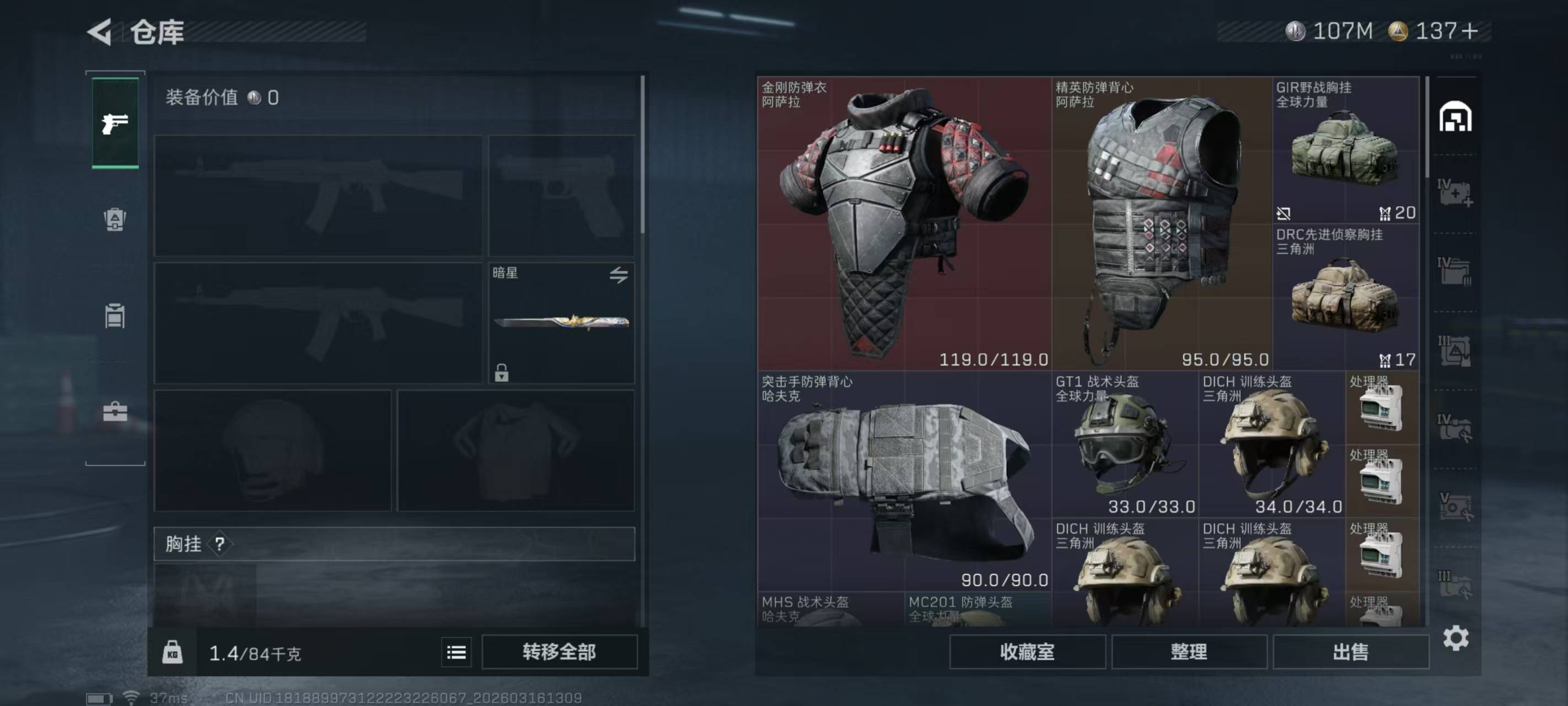The height and width of the screenshot is (706, 1568).
Task: Select the main warehouse icon atop right sidebar
Action: (x=1455, y=117)
